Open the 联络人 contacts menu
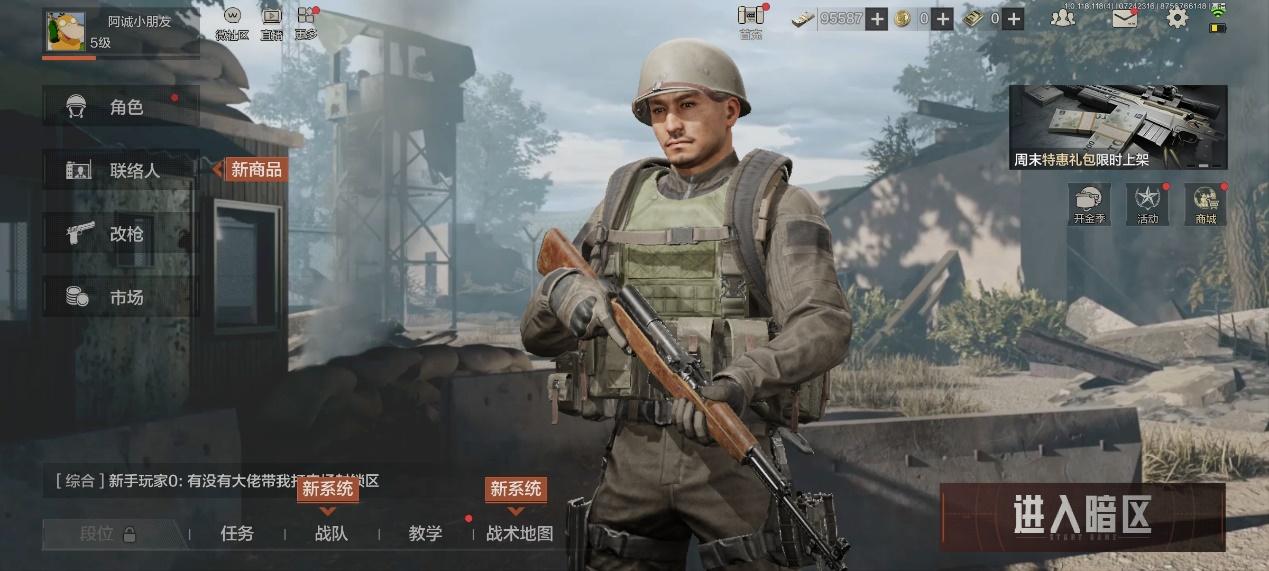Viewport: 1269px width, 571px height. [x=122, y=170]
